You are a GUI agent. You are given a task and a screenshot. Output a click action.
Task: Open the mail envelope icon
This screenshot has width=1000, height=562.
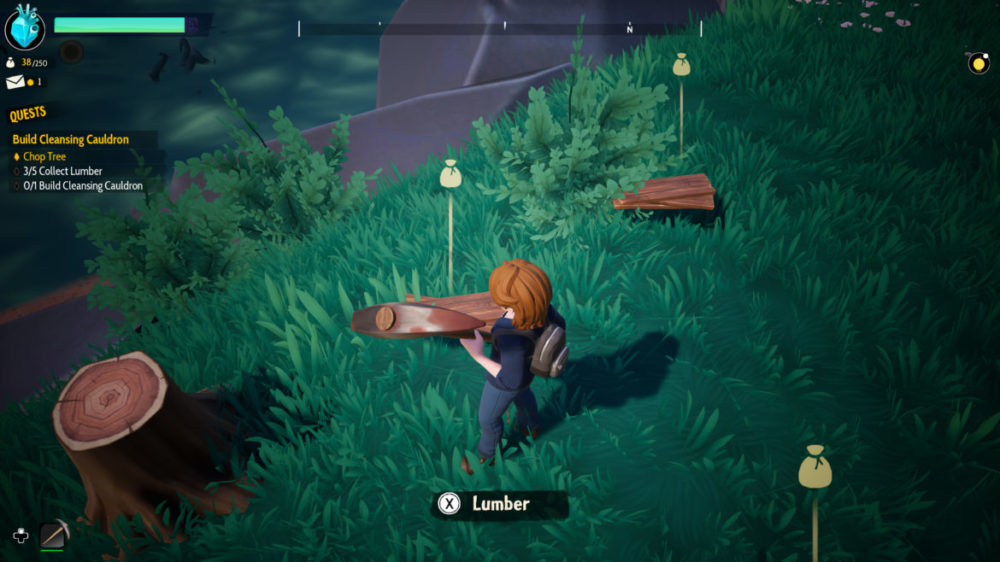tap(16, 82)
